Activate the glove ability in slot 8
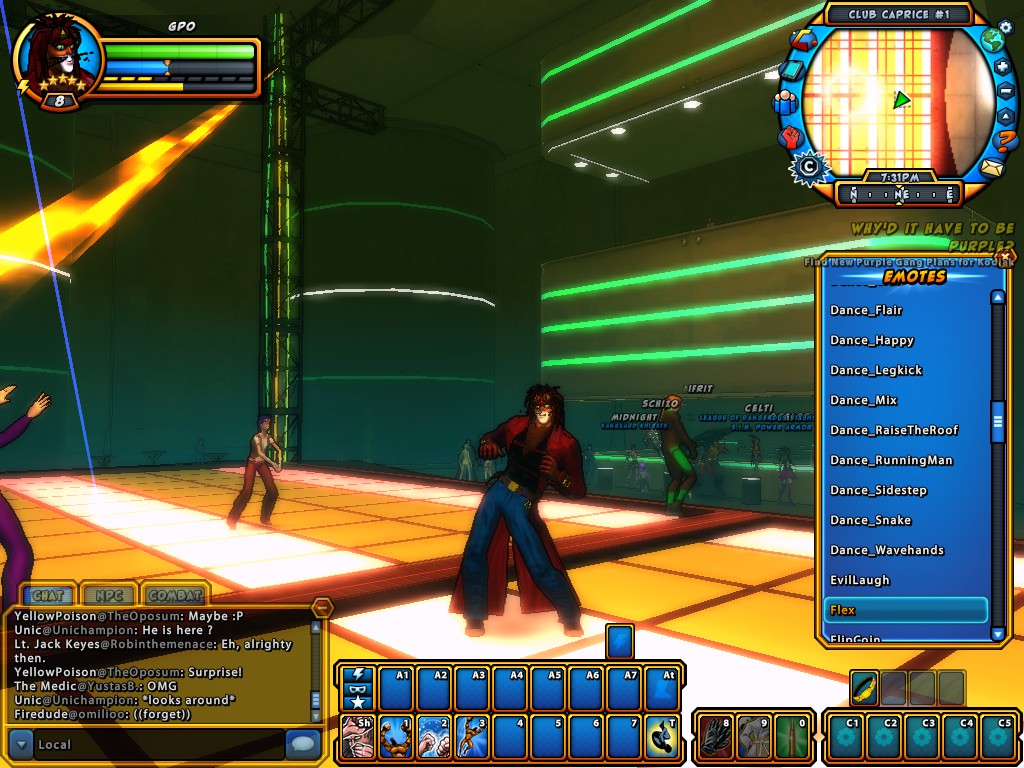This screenshot has height=768, width=1024. click(714, 738)
